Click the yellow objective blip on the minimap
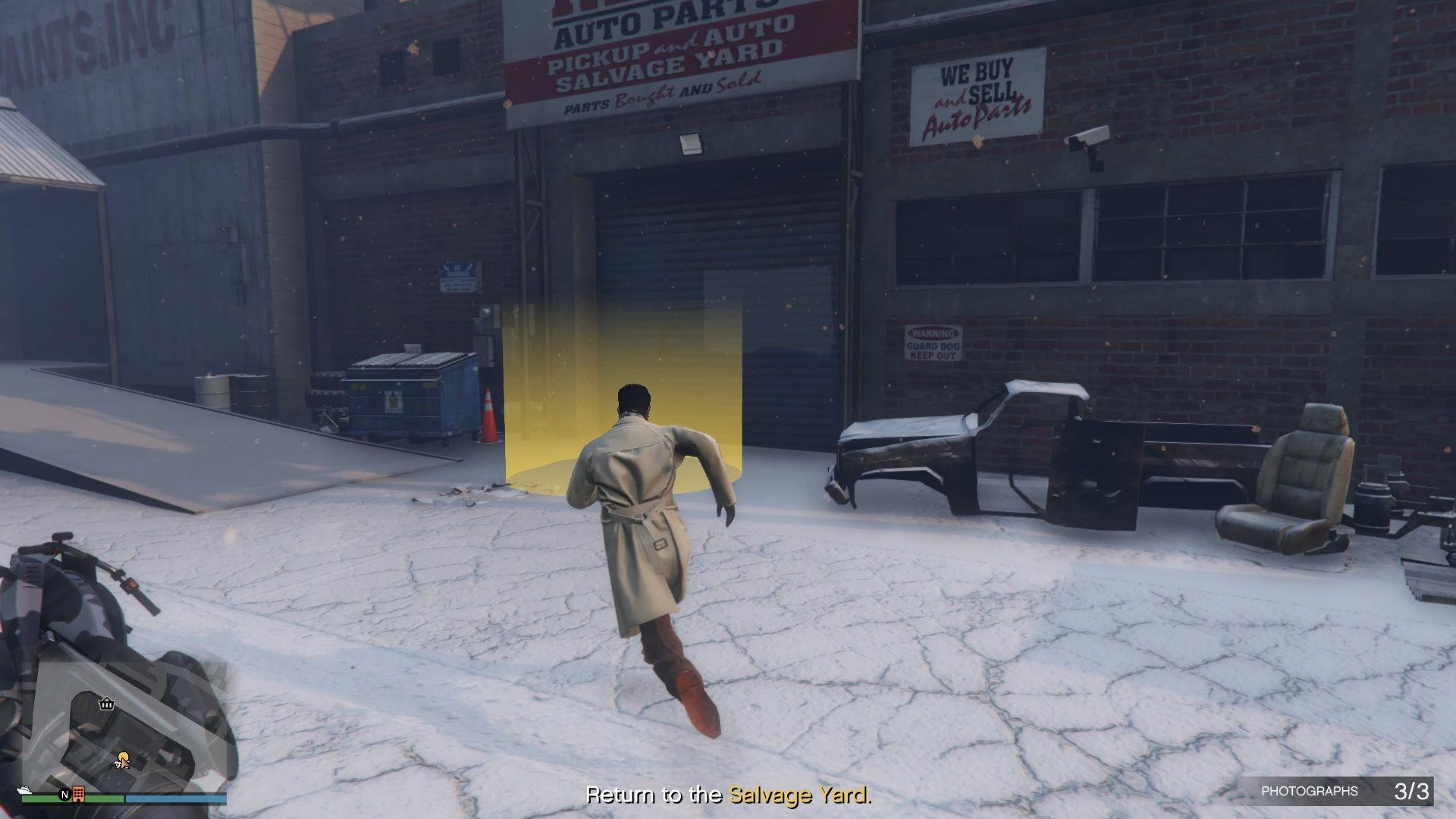Viewport: 1456px width, 819px height. tap(122, 758)
